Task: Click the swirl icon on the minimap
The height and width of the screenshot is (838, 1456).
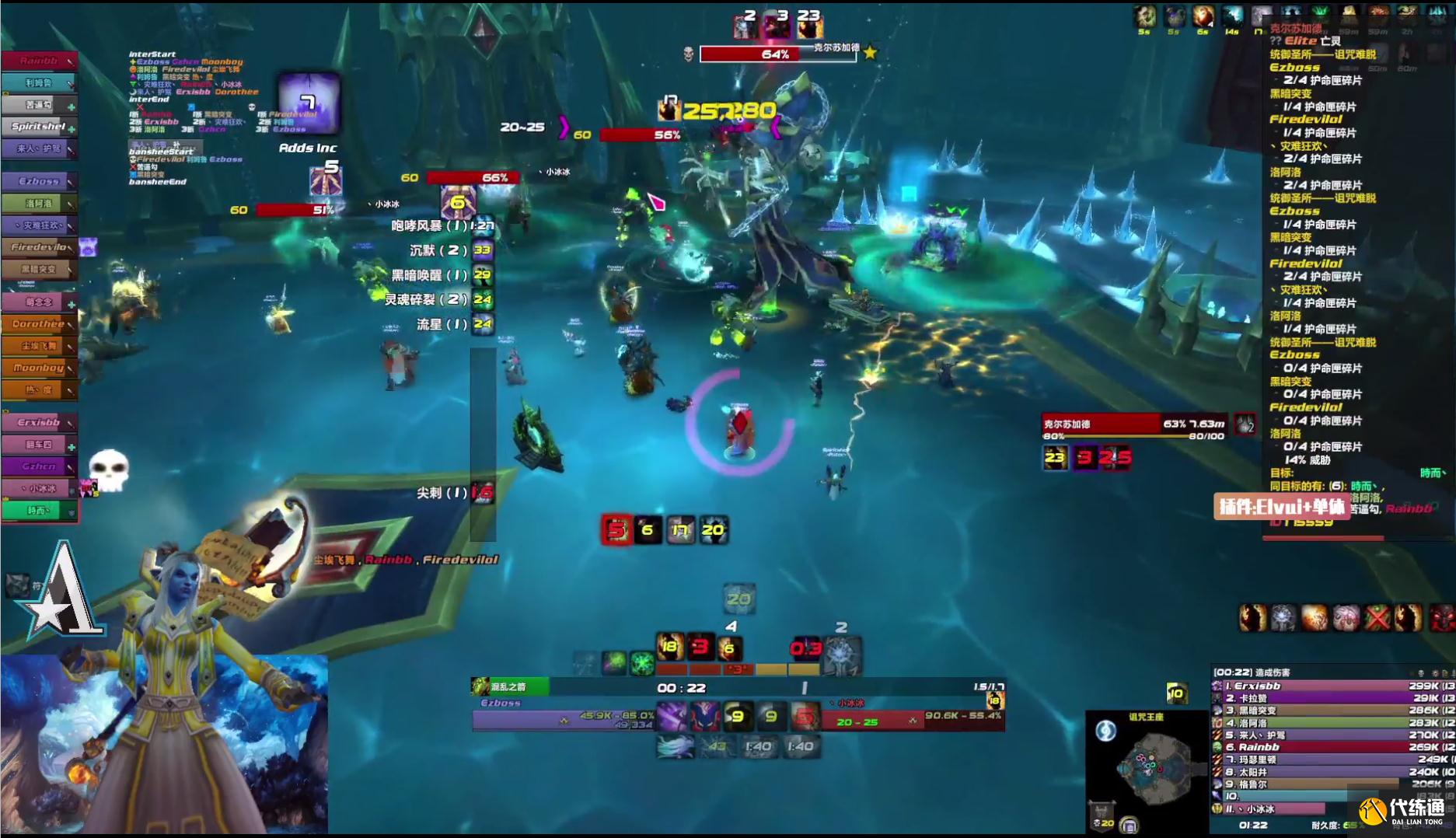Action: (x=1105, y=731)
